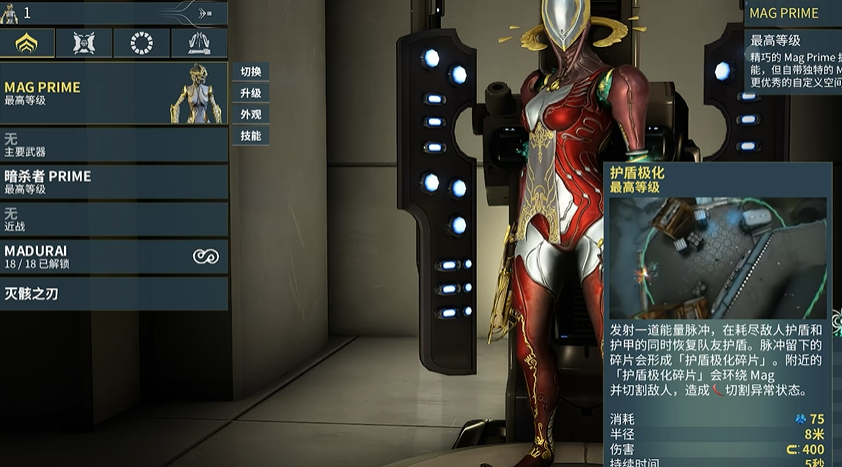The width and height of the screenshot is (842, 467).
Task: Open the 升级 (upgrade) menu
Action: pyautogui.click(x=250, y=93)
